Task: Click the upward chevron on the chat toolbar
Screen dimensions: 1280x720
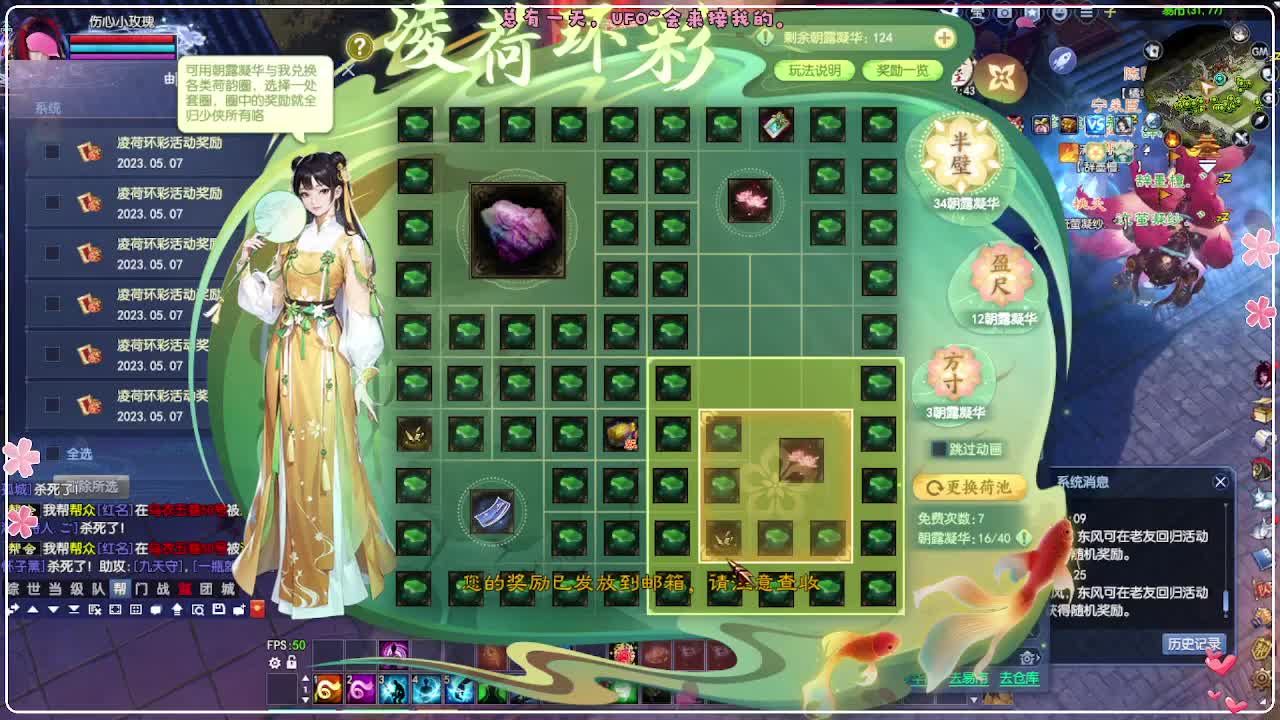Action: (33, 610)
